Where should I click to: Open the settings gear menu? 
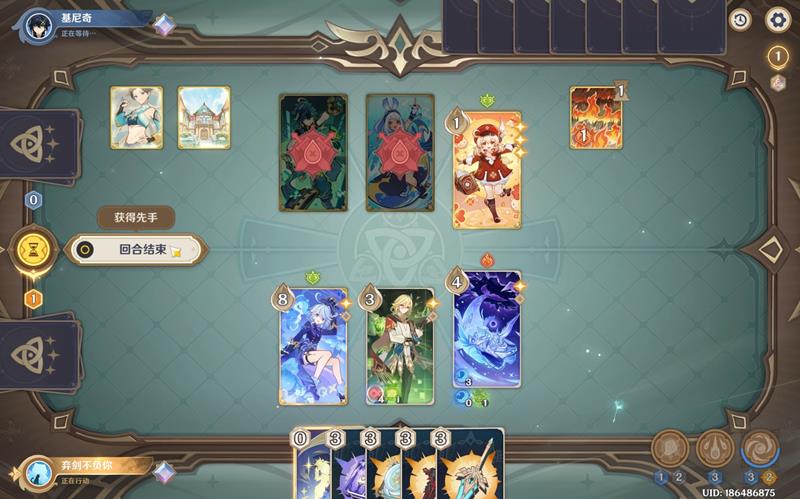pyautogui.click(x=777, y=19)
